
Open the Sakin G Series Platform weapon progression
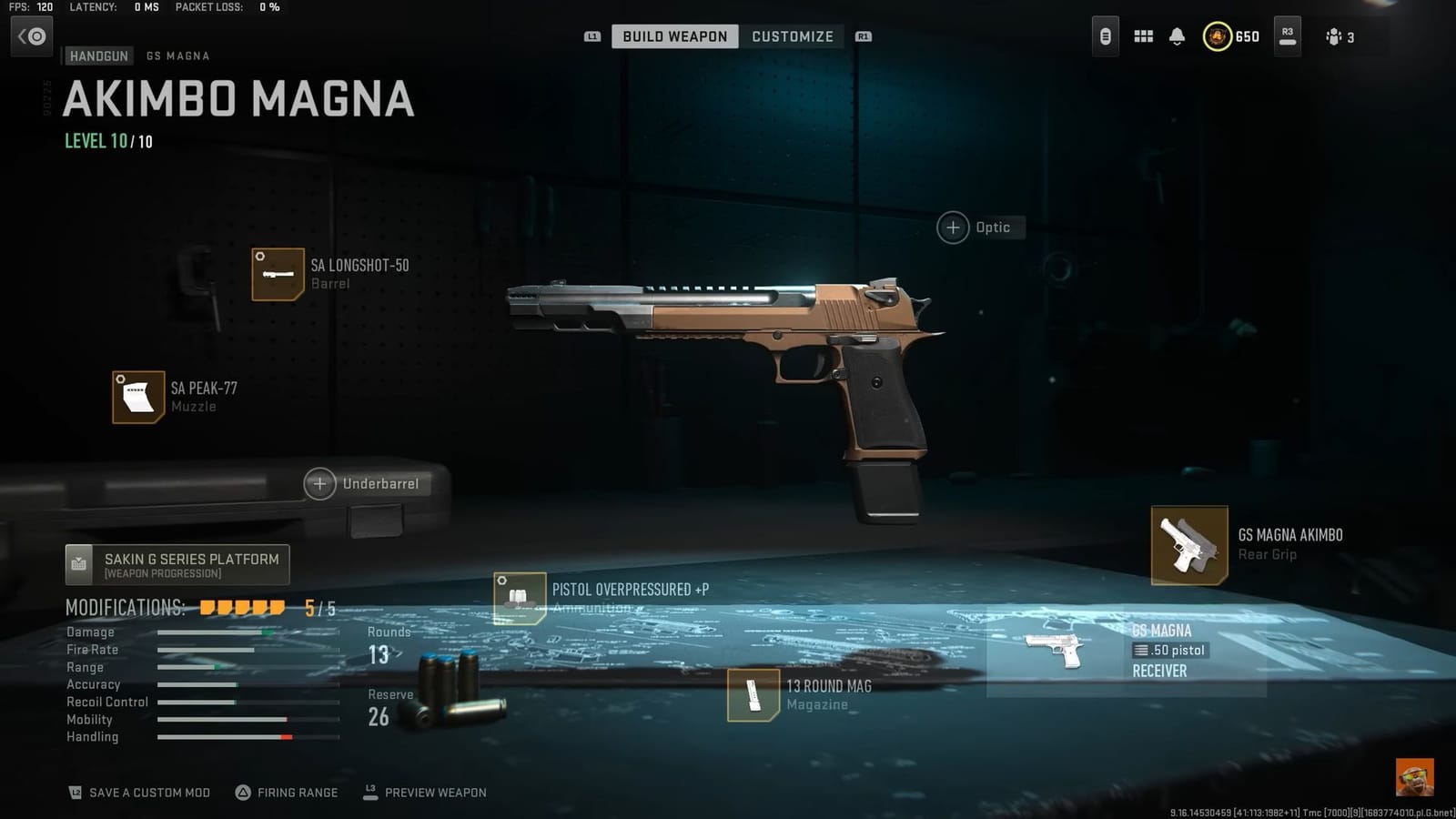pos(177,564)
